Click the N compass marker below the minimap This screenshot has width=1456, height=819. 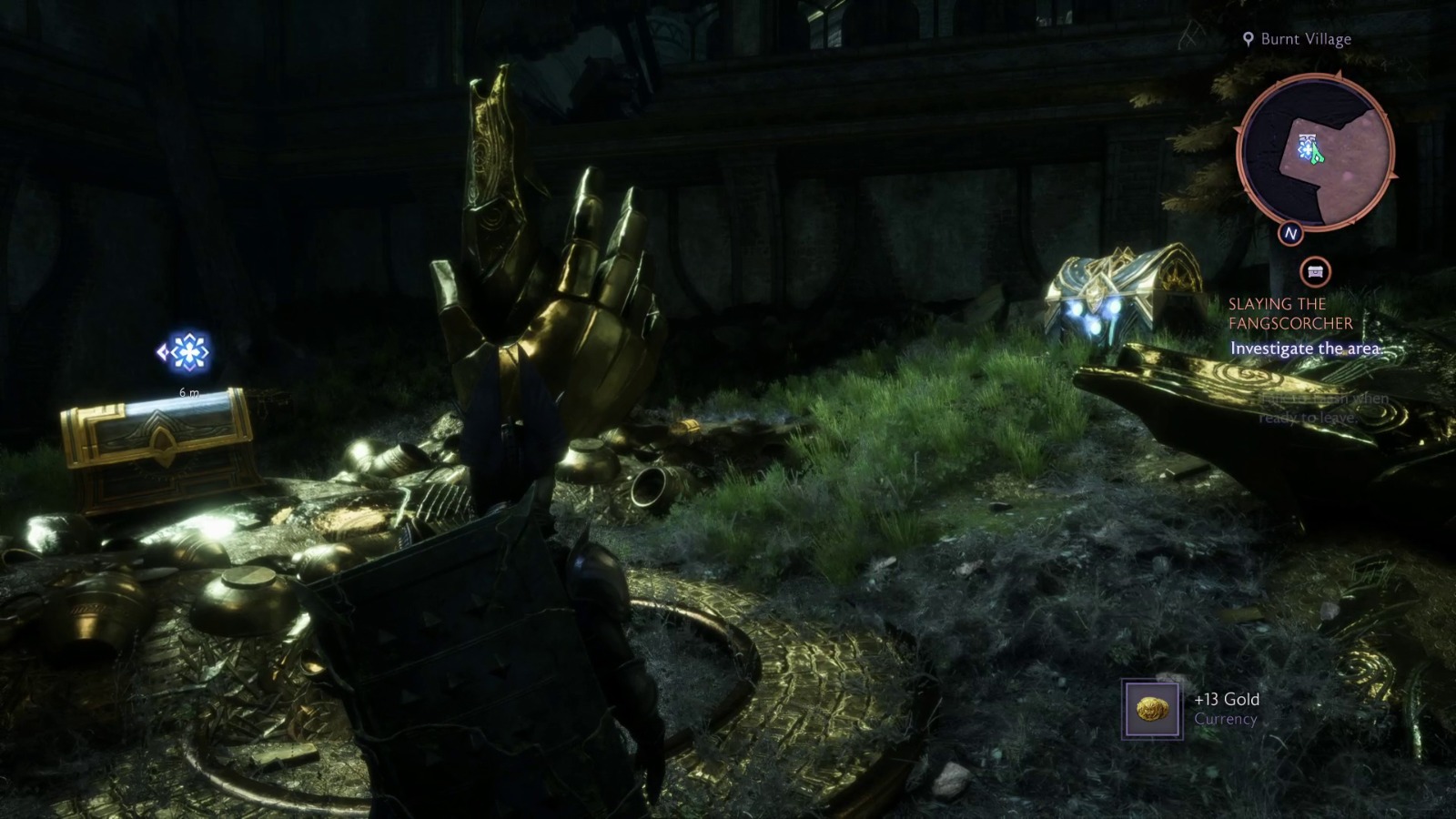(1291, 235)
